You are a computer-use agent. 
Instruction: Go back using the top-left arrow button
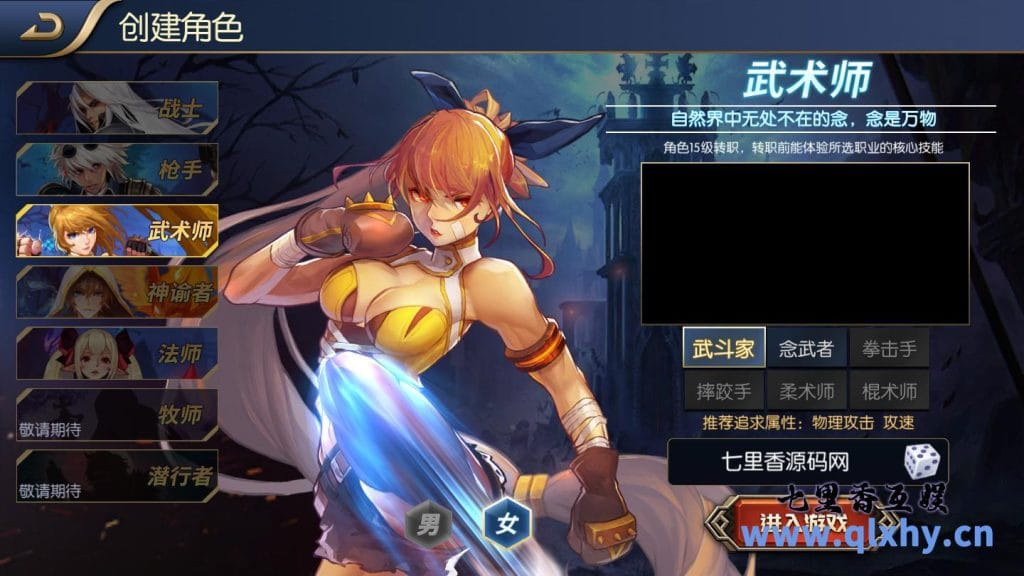(41, 26)
